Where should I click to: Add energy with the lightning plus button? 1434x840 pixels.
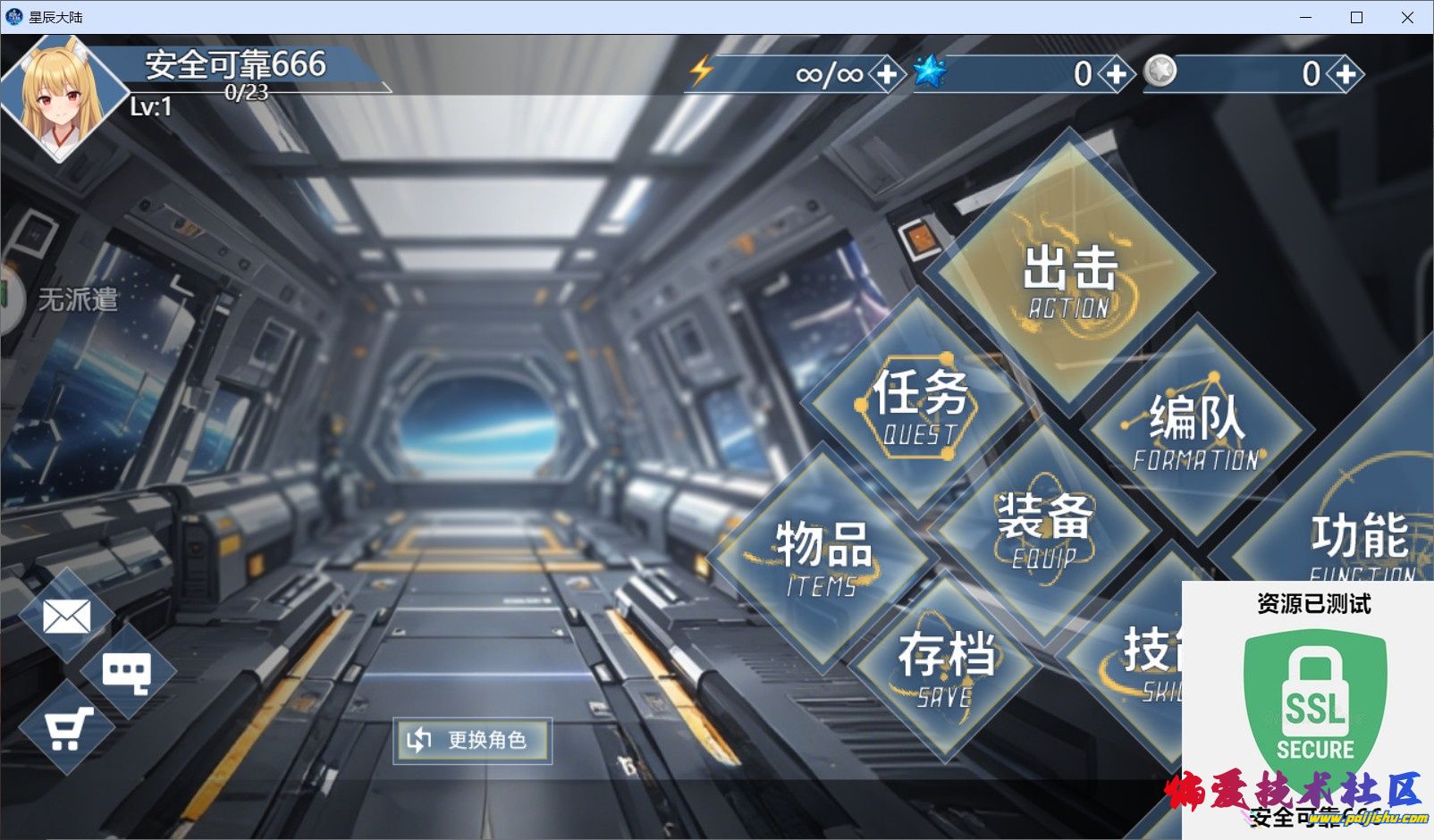coord(887,74)
